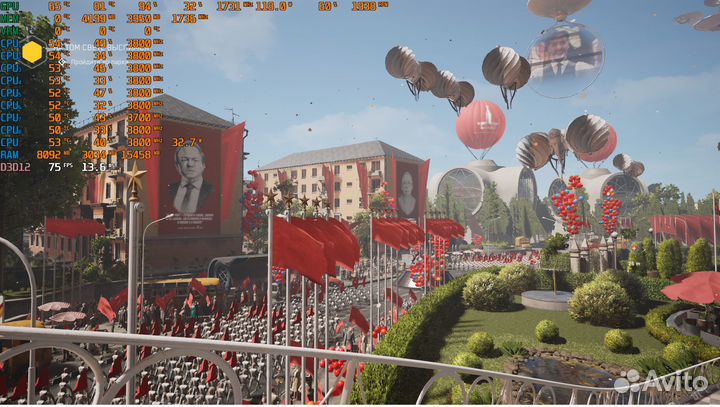Click the yellow hexagon quest tracker icon
720x407 pixels.
pyautogui.click(x=32, y=52)
